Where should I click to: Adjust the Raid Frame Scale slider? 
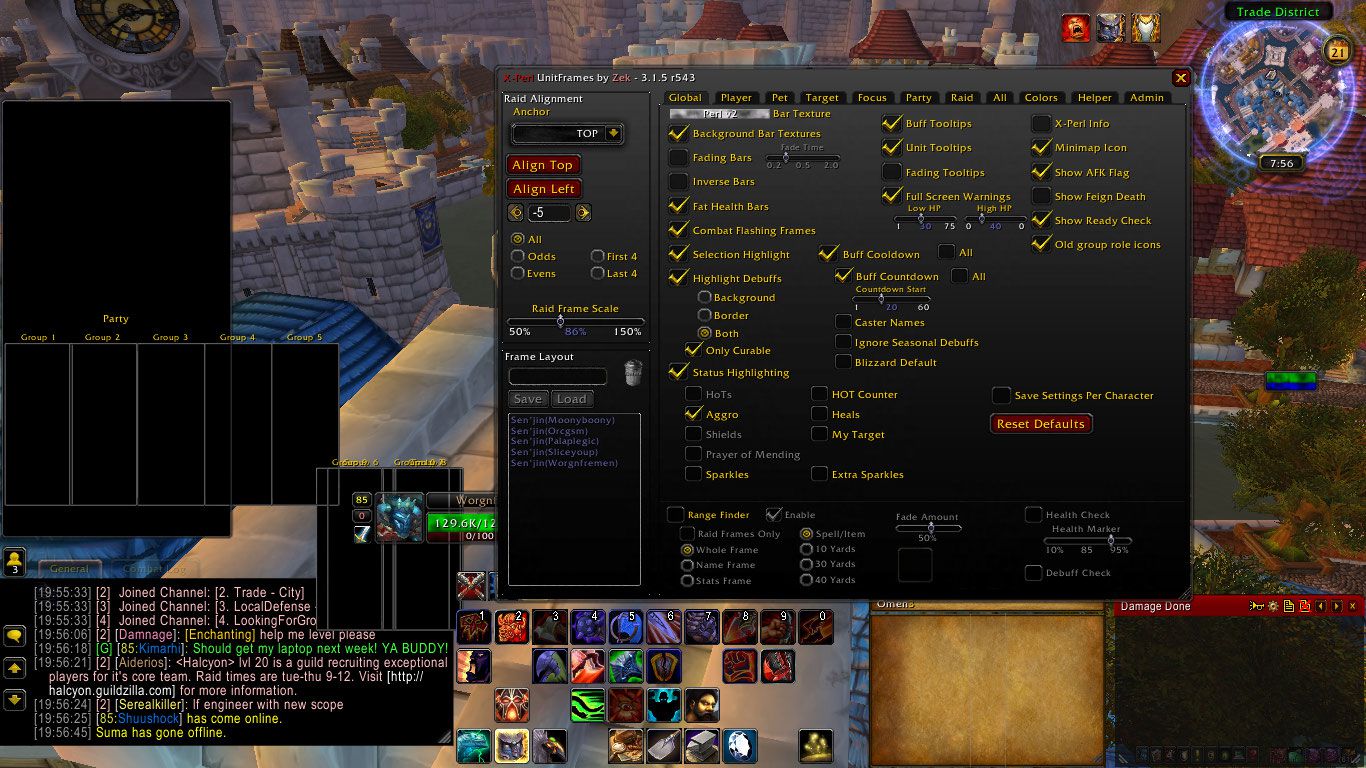[x=560, y=321]
